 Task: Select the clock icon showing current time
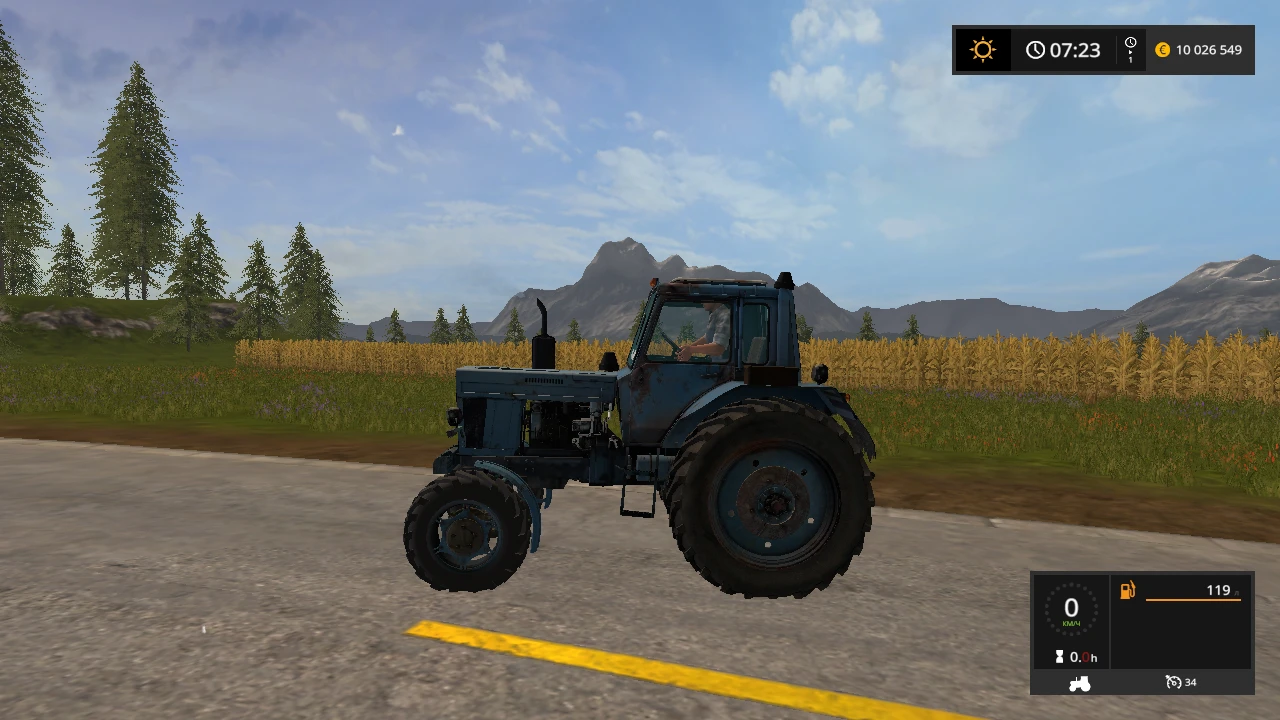coord(1035,49)
